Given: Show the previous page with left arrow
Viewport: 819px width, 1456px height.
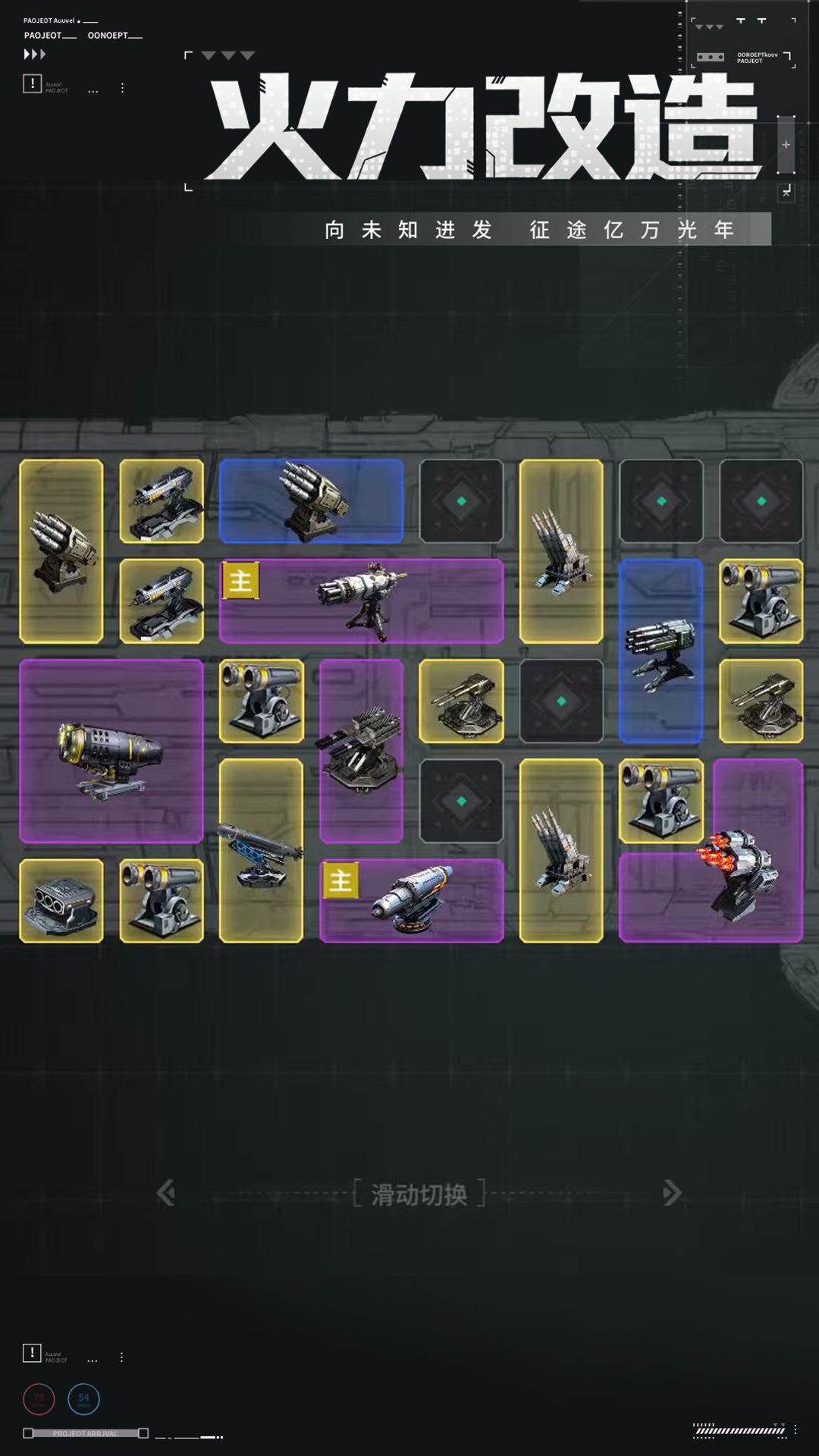Looking at the screenshot, I should pyautogui.click(x=166, y=1193).
